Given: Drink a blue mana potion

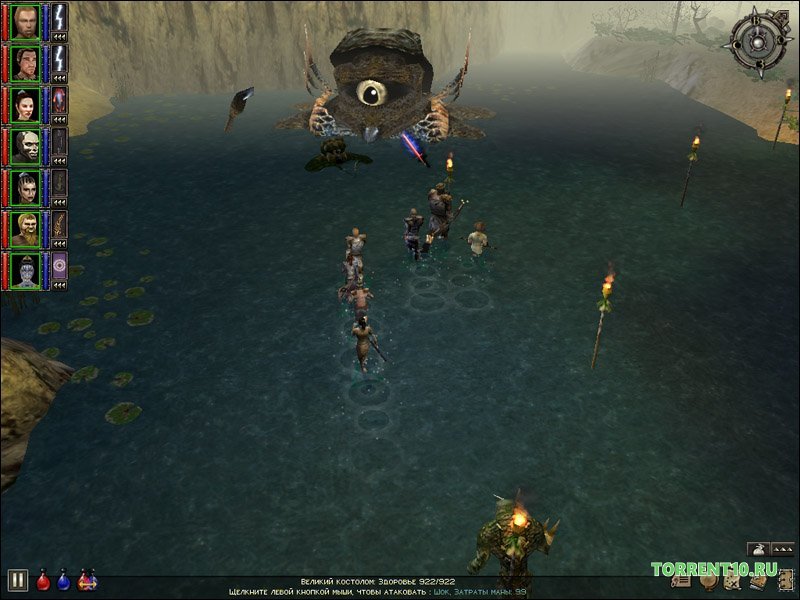Looking at the screenshot, I should (x=64, y=580).
